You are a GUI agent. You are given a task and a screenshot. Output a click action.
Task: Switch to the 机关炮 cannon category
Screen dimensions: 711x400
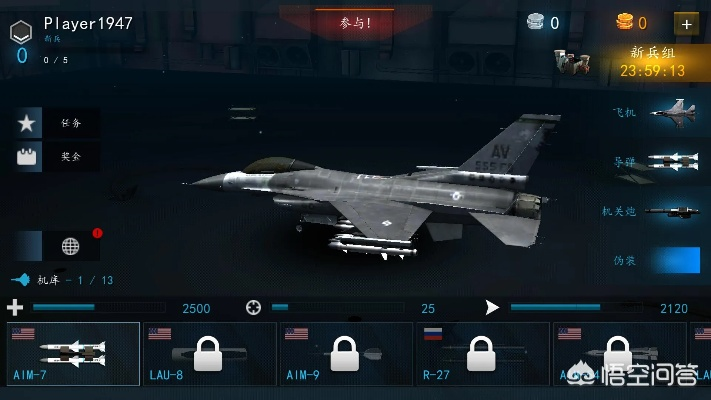pos(657,211)
